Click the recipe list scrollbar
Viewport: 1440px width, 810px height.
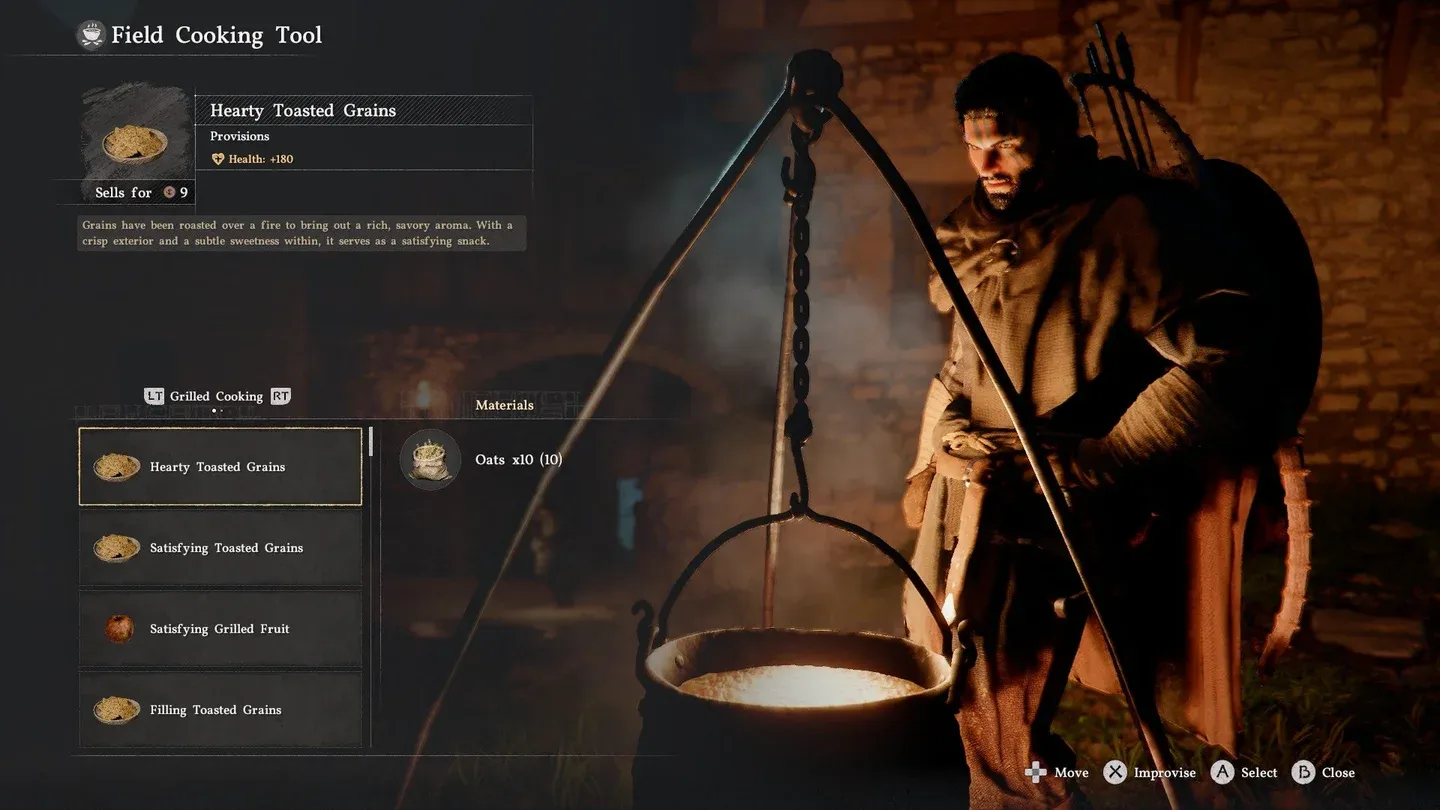pos(371,442)
